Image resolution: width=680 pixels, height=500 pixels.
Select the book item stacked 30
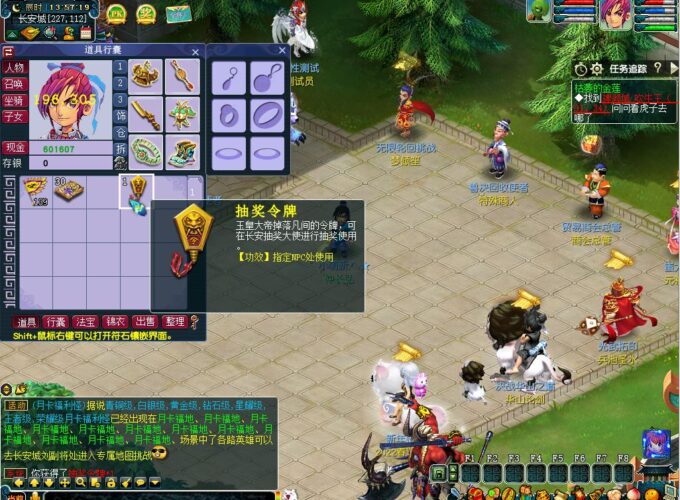click(68, 190)
